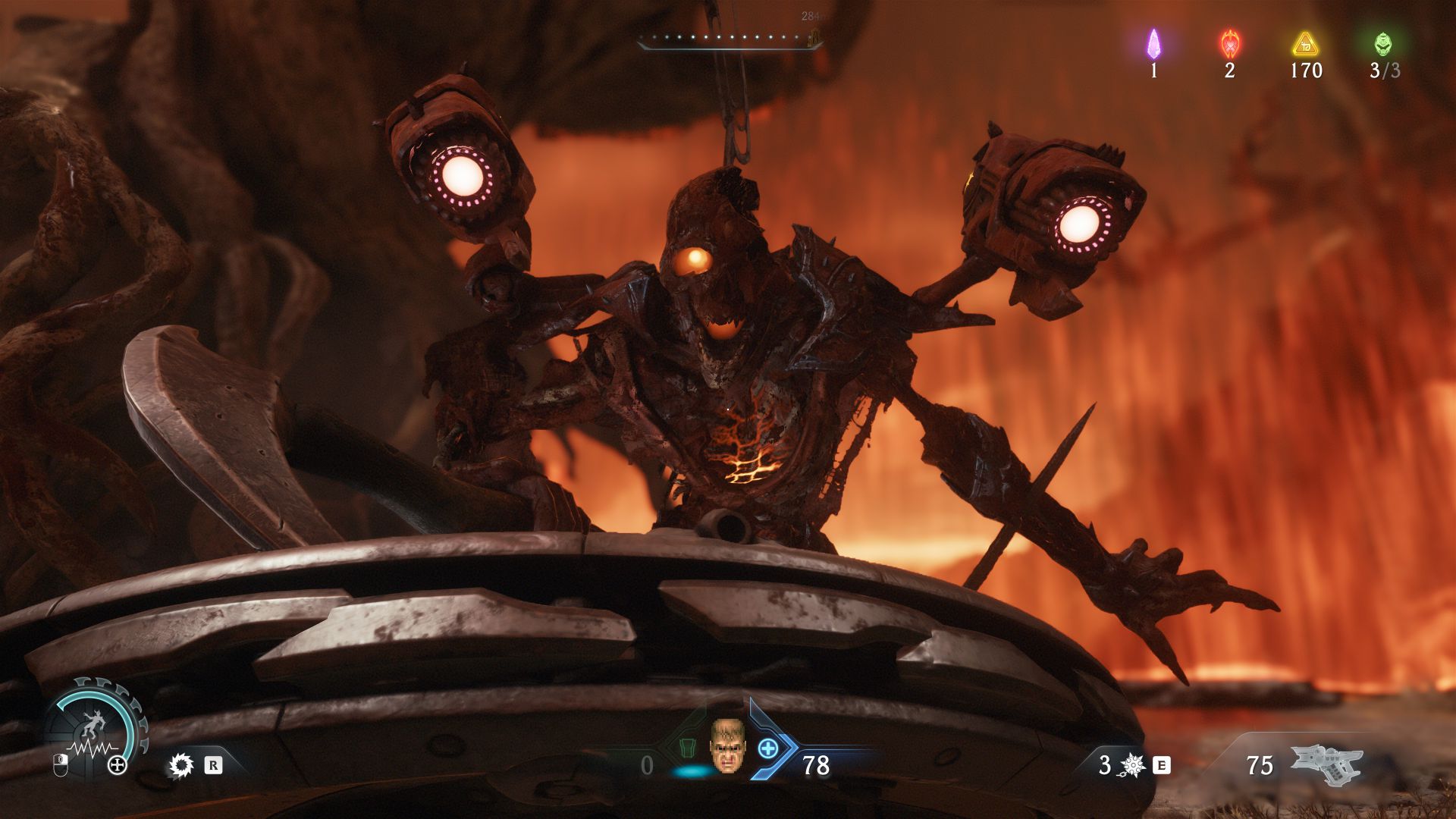Click the green armor icon
The width and height of the screenshot is (1456, 819).
[x=686, y=748]
